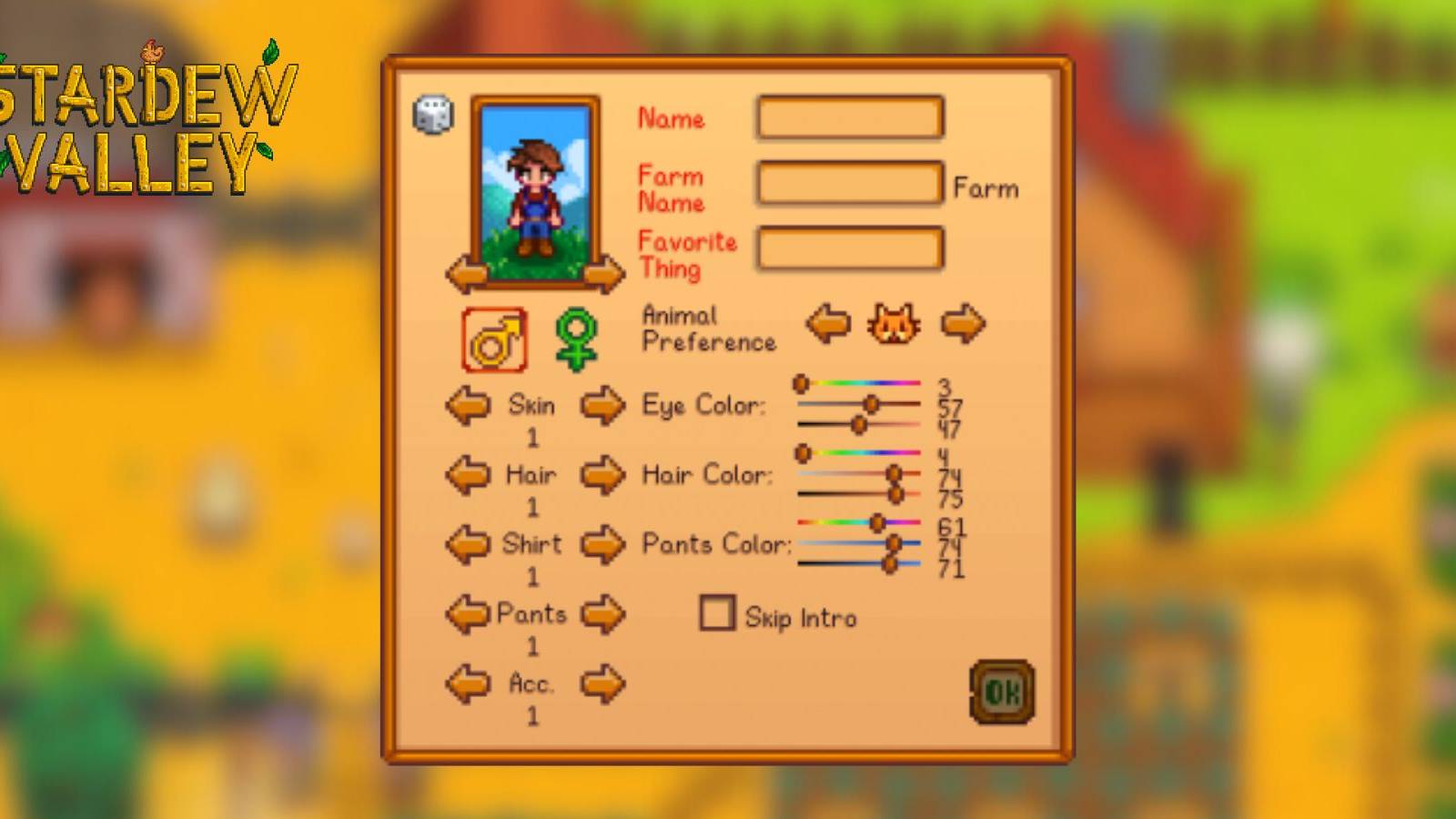Enable the Skip Intro checkbox

click(x=718, y=614)
